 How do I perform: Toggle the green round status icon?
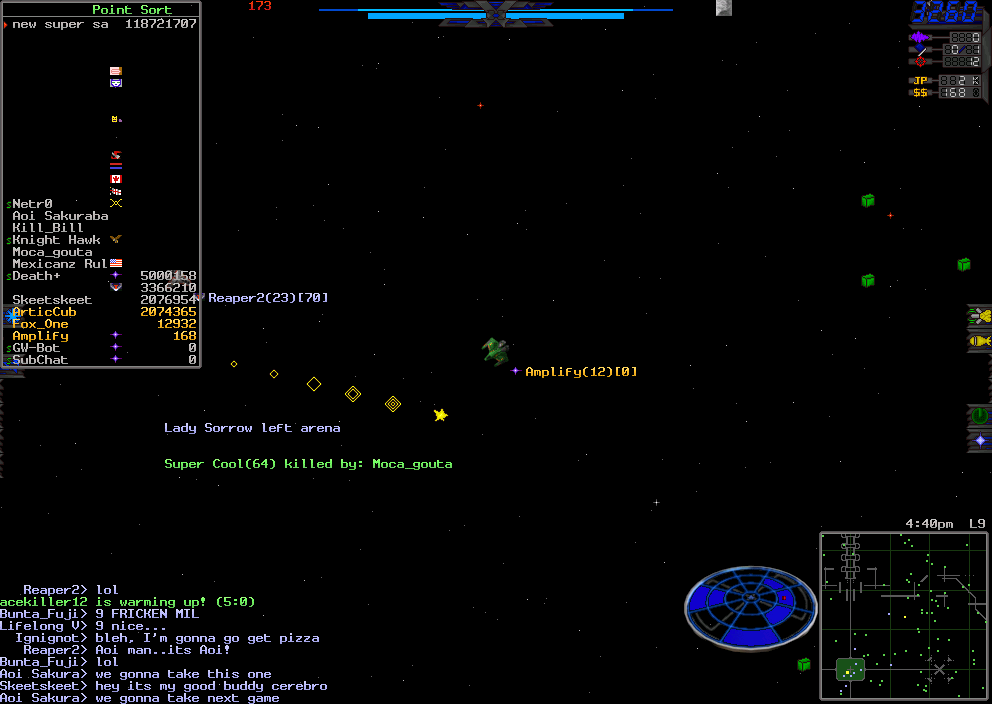[x=980, y=415]
